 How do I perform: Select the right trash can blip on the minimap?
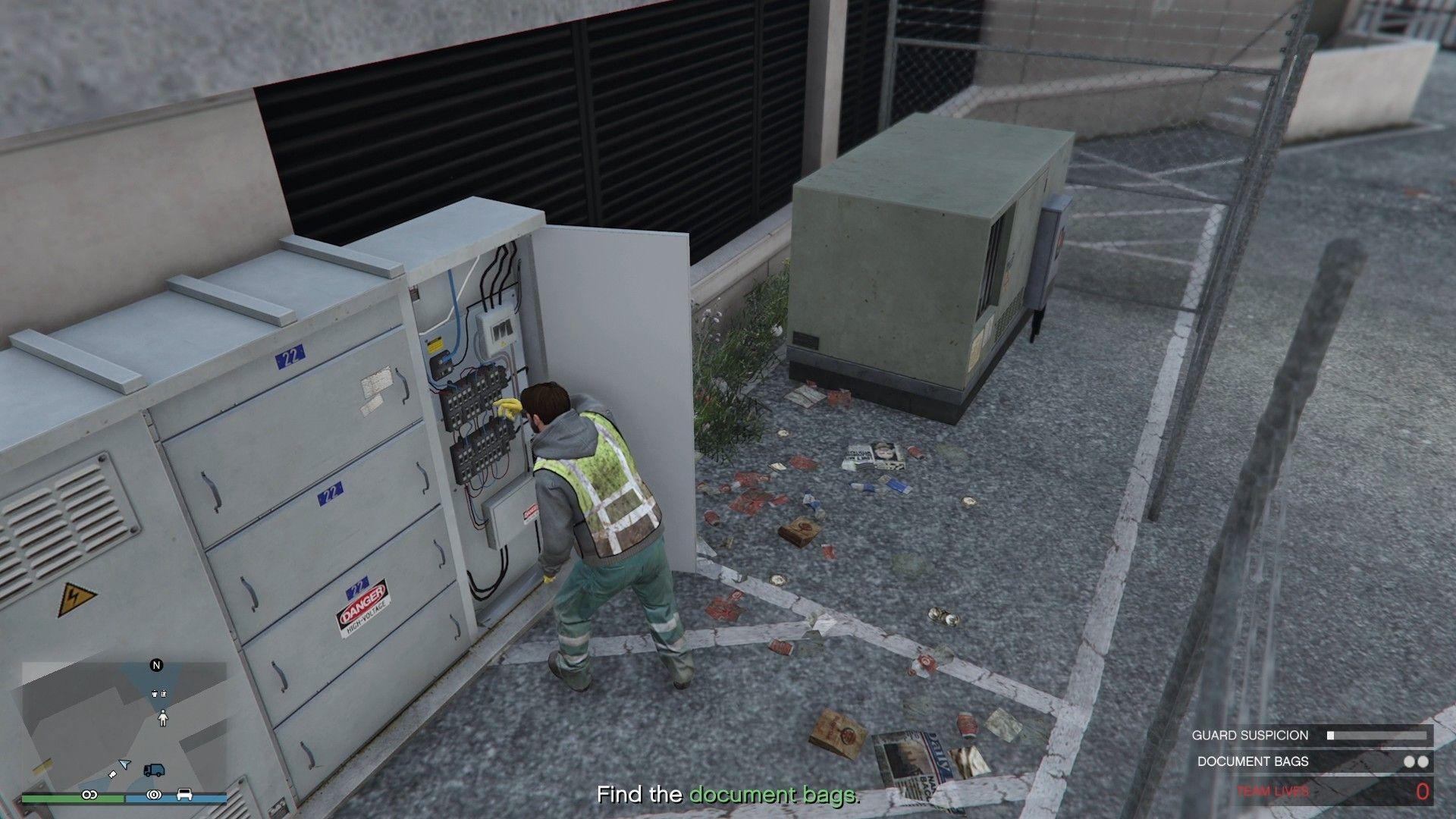(x=163, y=694)
